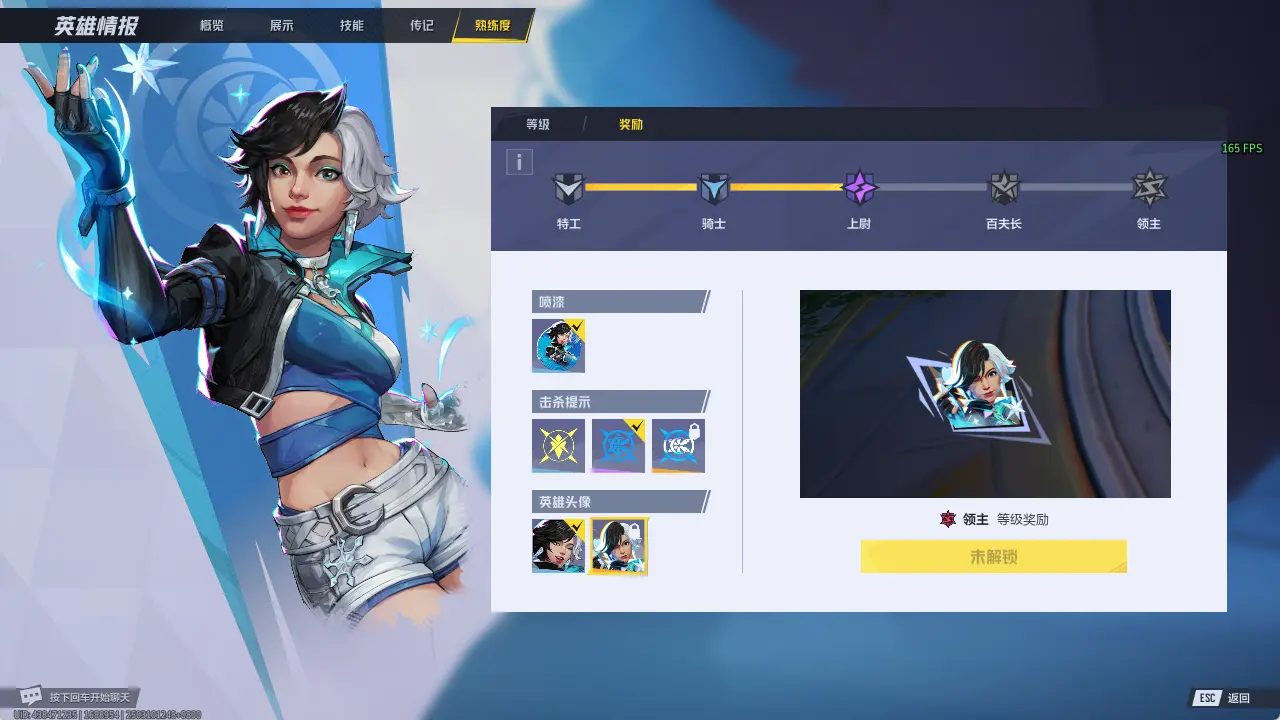Click the 熟练度 tab
This screenshot has height=720, width=1280.
(x=492, y=25)
